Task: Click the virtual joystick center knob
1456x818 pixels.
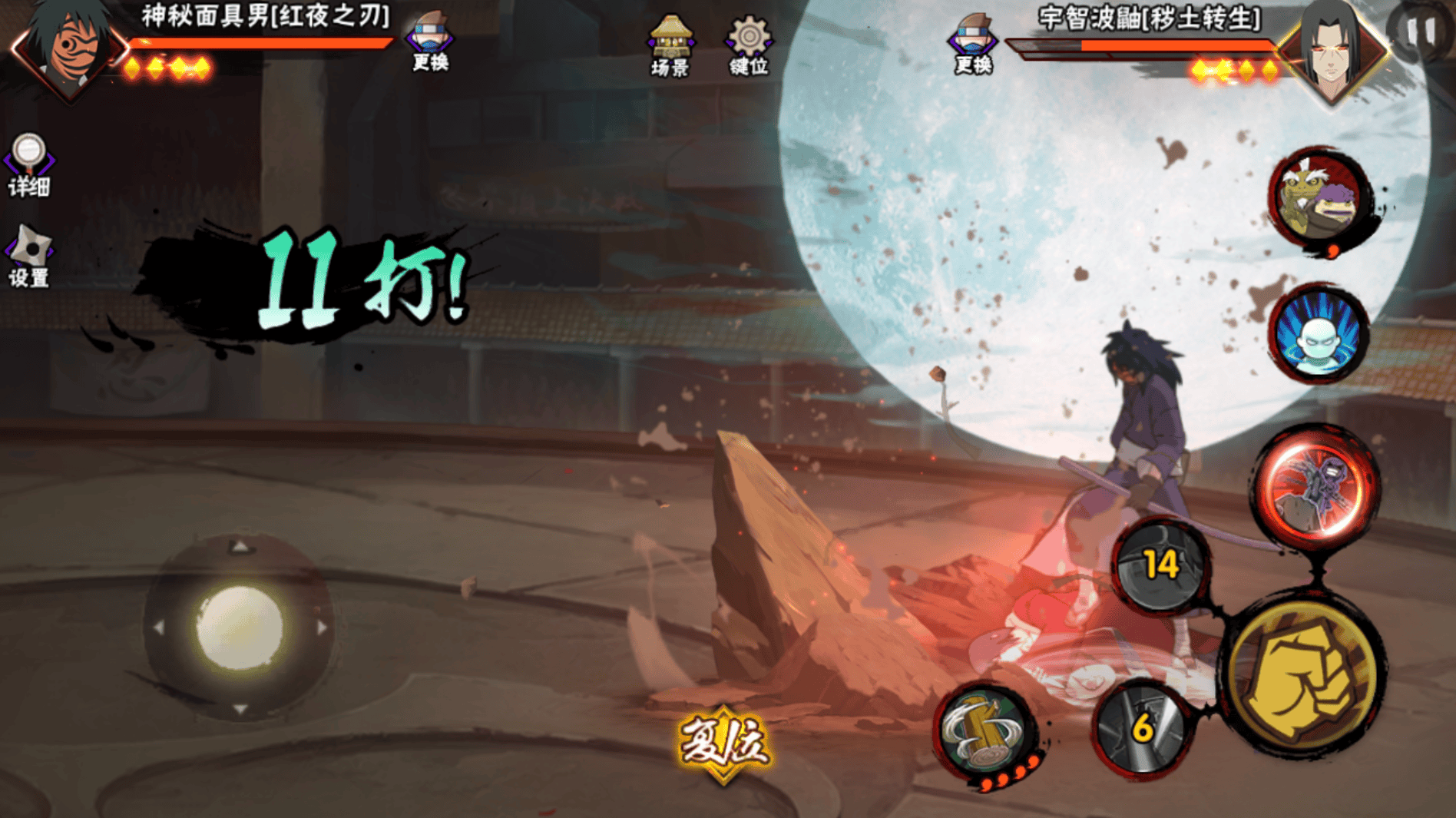Action: point(240,627)
